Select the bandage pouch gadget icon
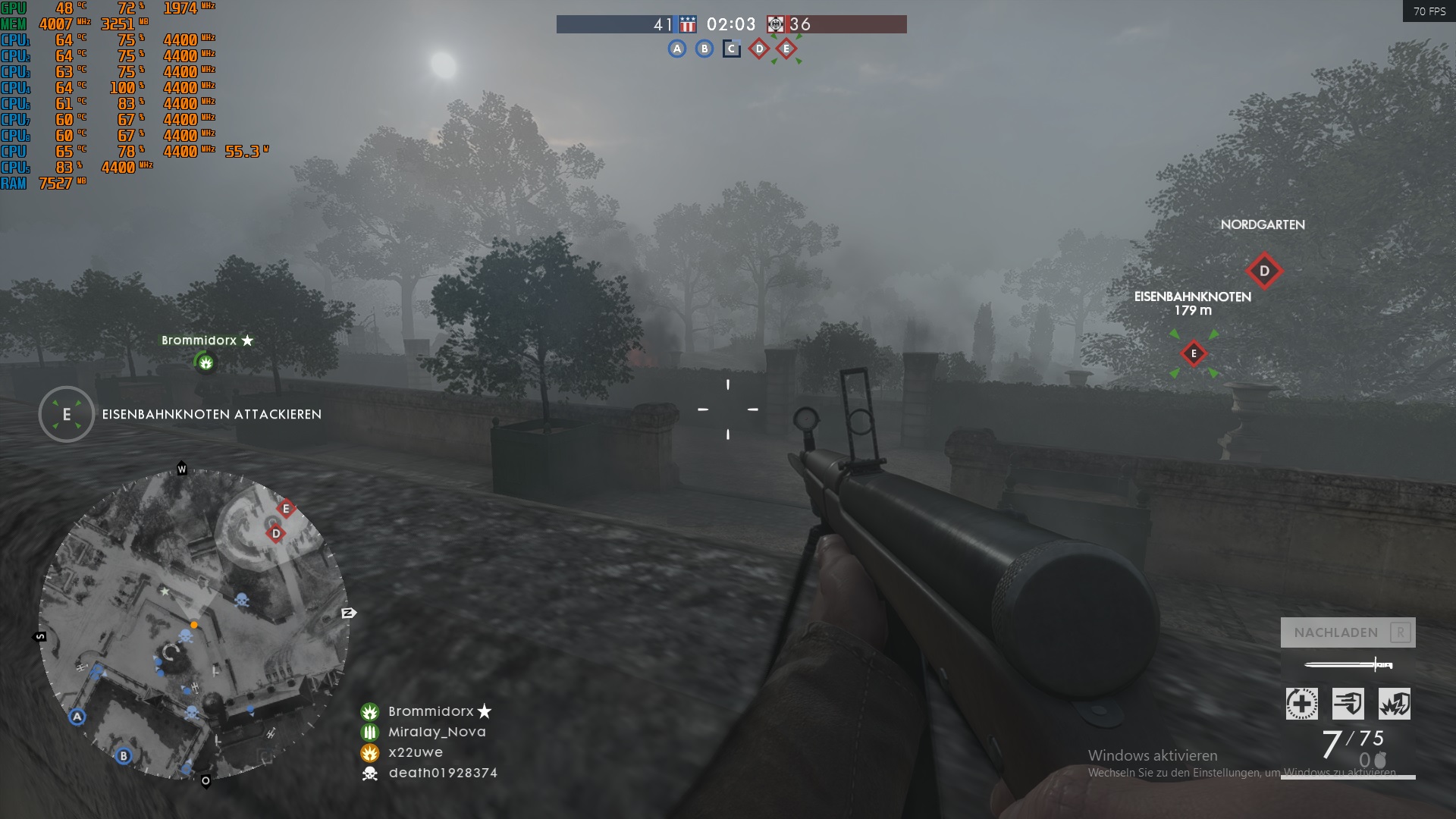Screen dimensions: 1456x819 coord(1301,704)
